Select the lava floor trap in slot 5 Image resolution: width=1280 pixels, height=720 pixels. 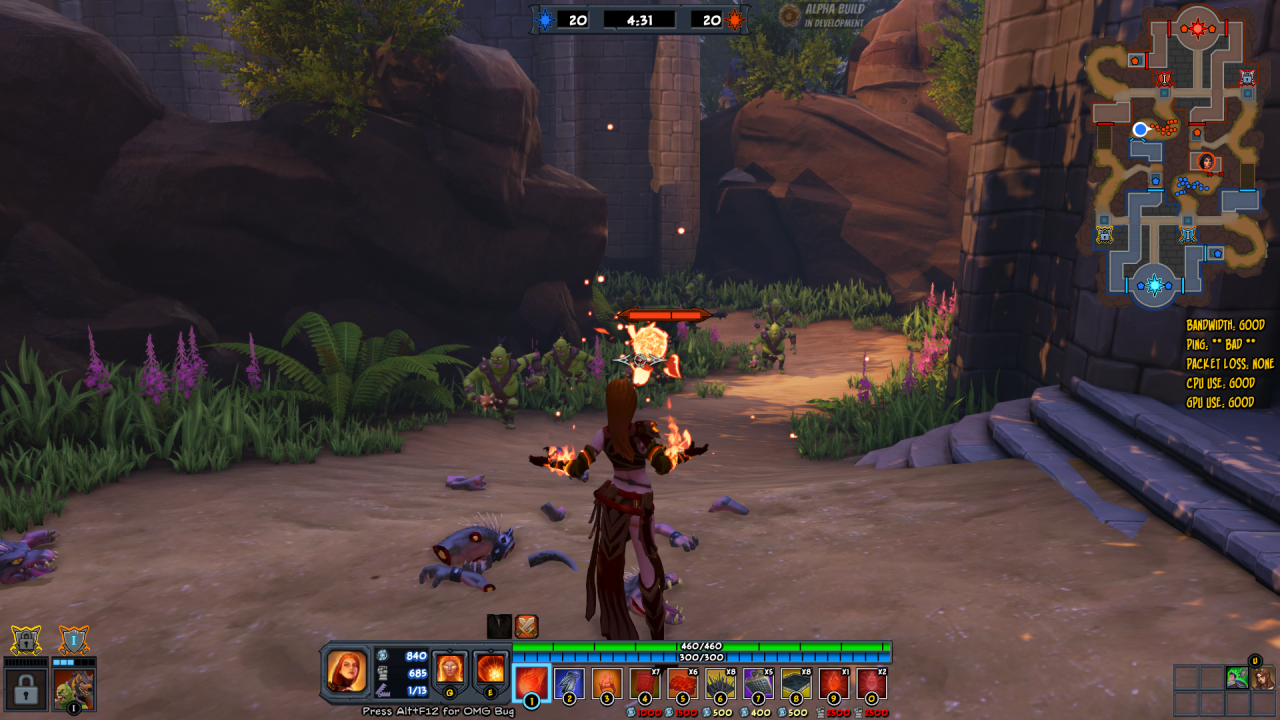pyautogui.click(x=683, y=683)
